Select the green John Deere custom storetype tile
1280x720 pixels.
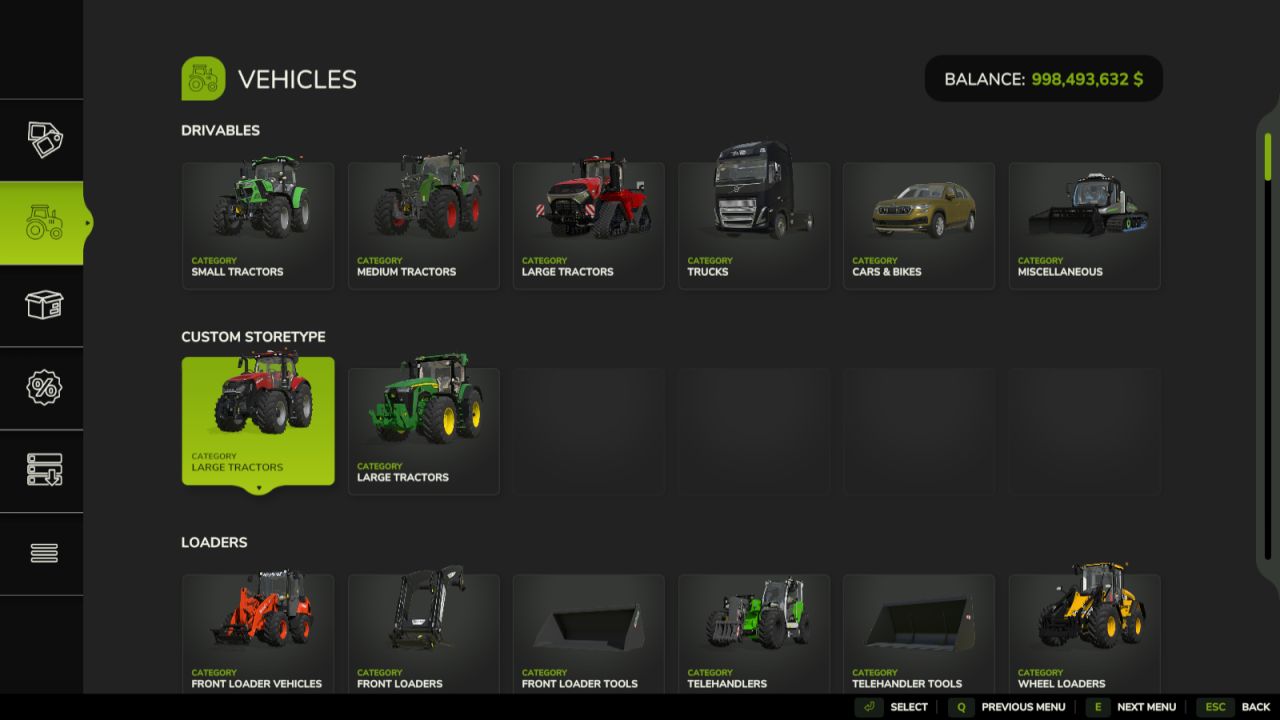(x=423, y=431)
